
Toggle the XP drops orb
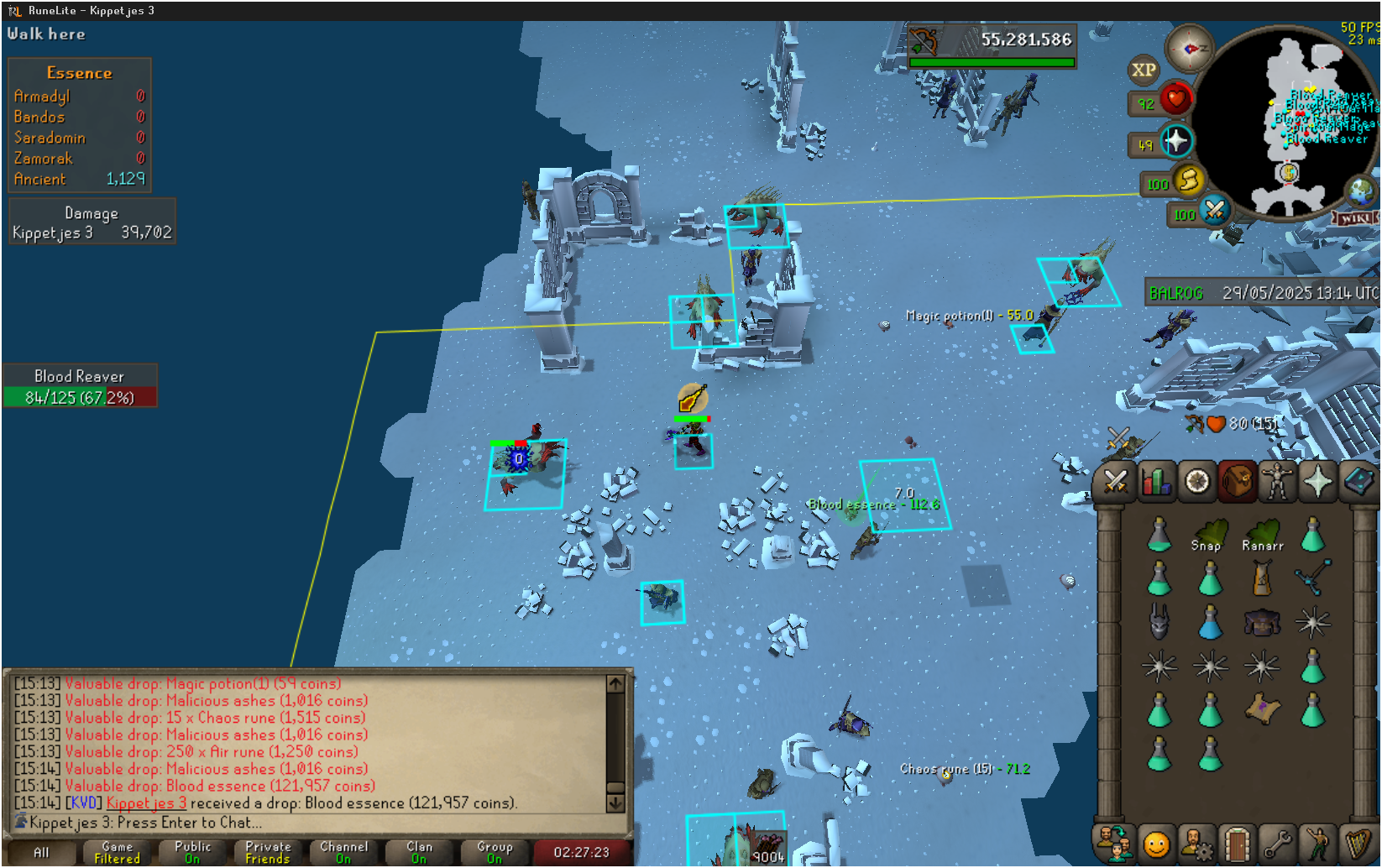click(1144, 71)
